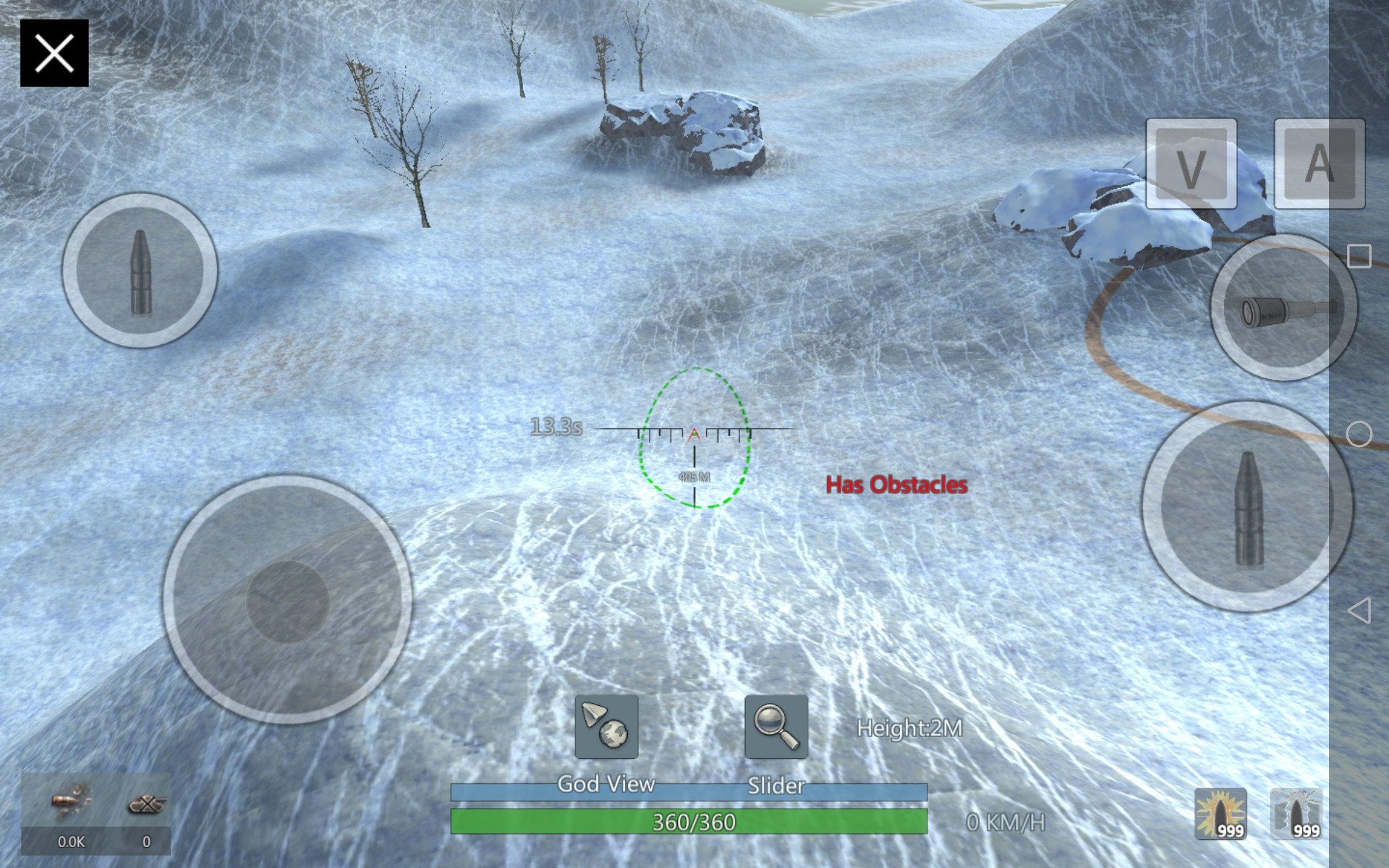
Task: Fire the small shell button on the left
Action: click(140, 271)
